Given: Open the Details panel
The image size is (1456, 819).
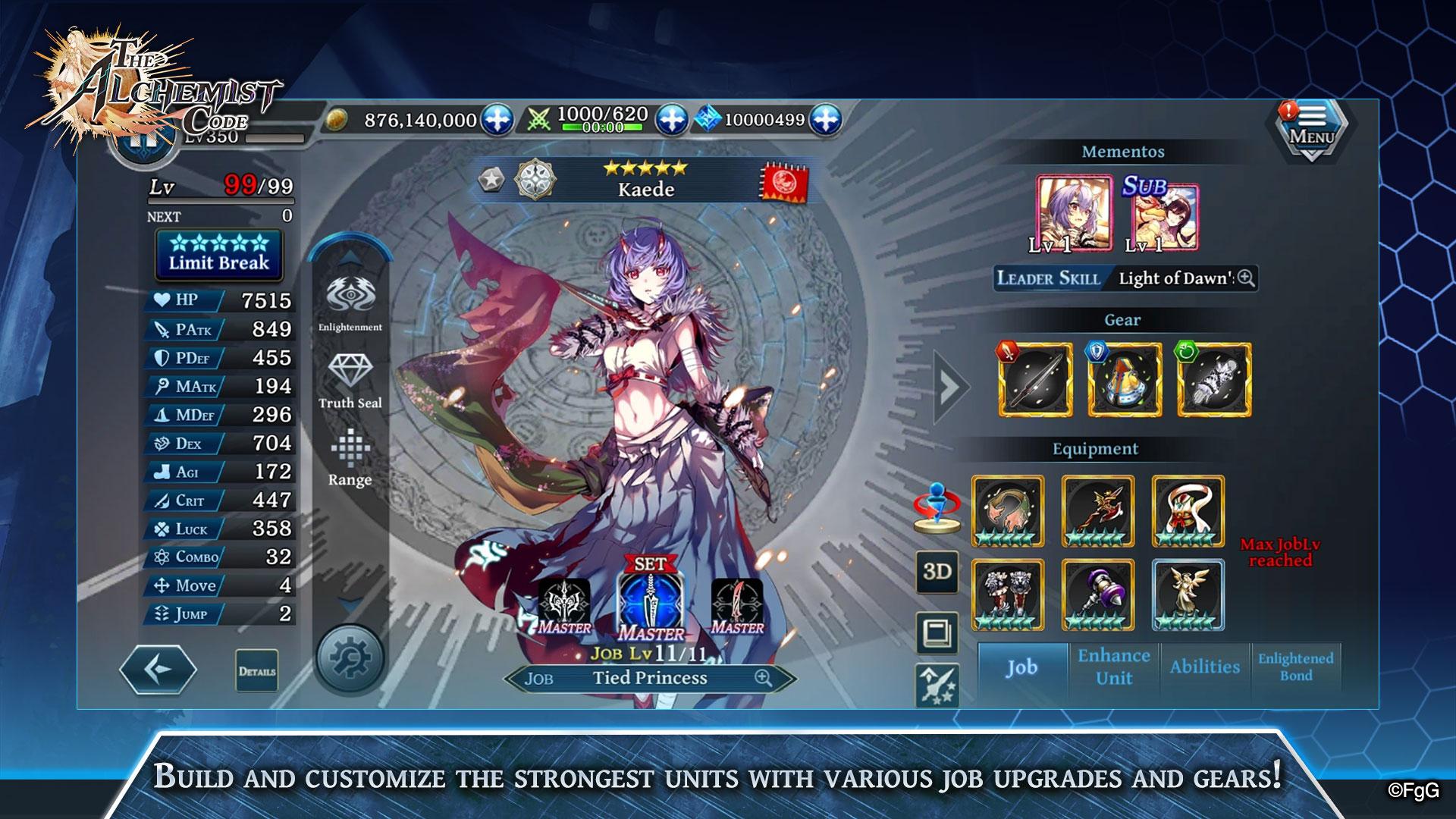Looking at the screenshot, I should pos(259,671).
